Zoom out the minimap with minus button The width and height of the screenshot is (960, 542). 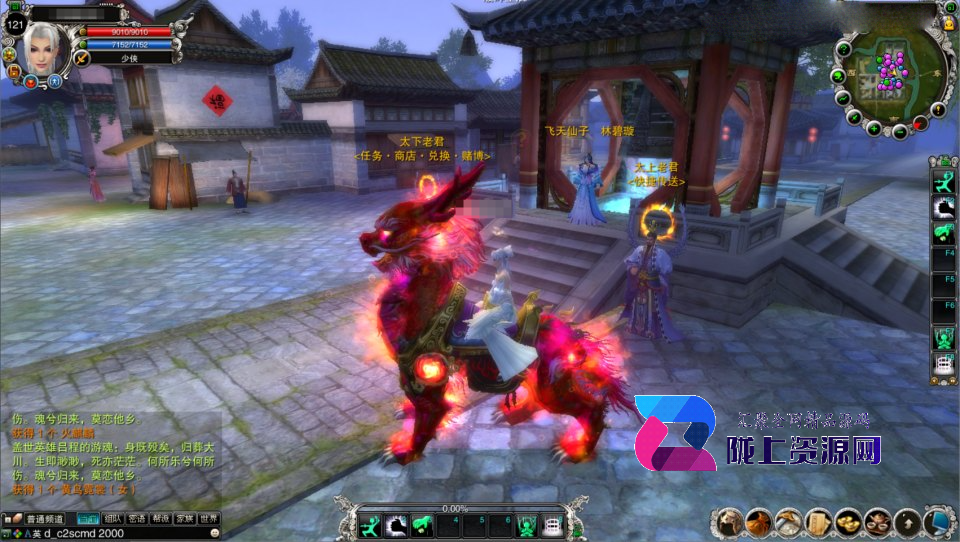tap(900, 131)
